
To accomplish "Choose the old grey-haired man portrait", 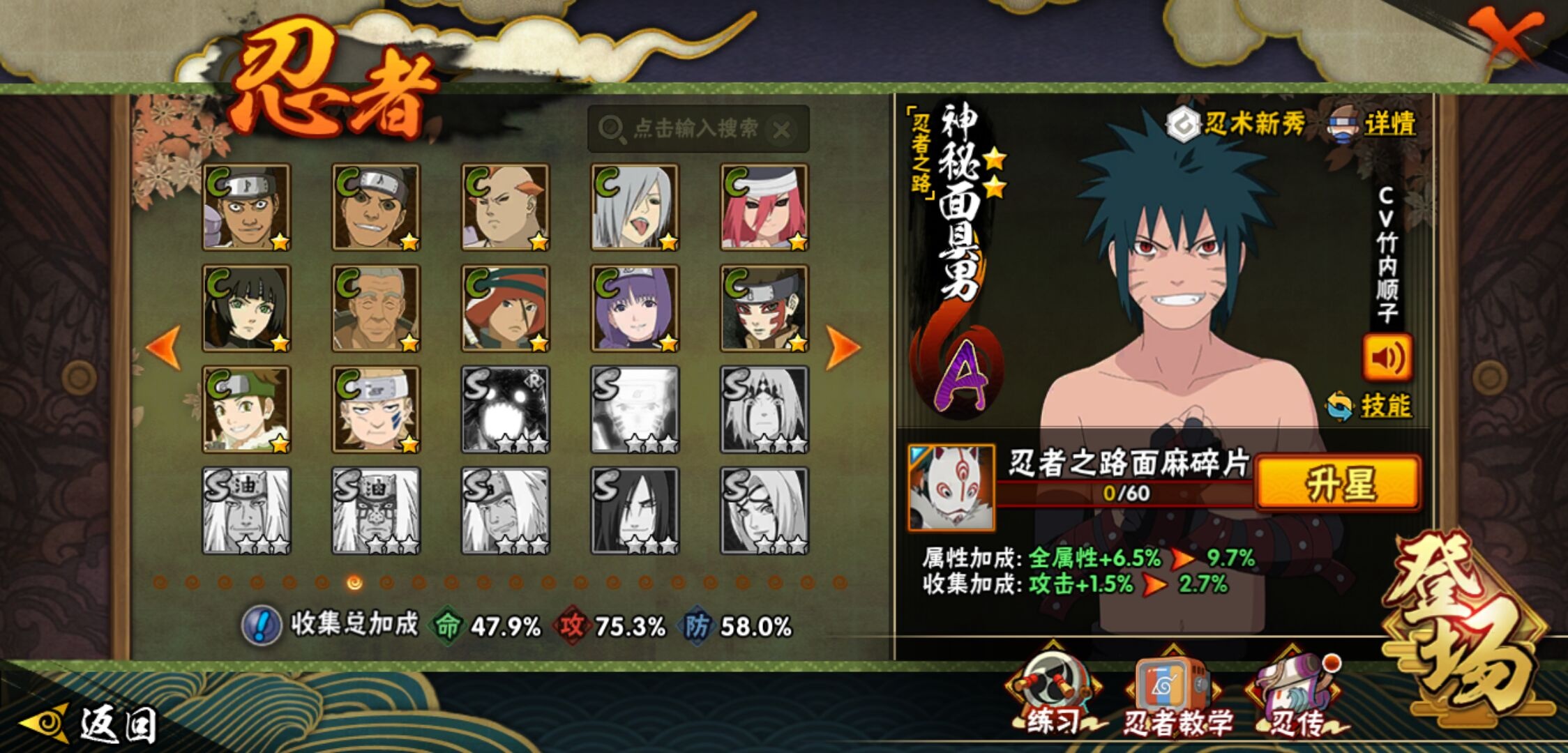I will 376,308.
